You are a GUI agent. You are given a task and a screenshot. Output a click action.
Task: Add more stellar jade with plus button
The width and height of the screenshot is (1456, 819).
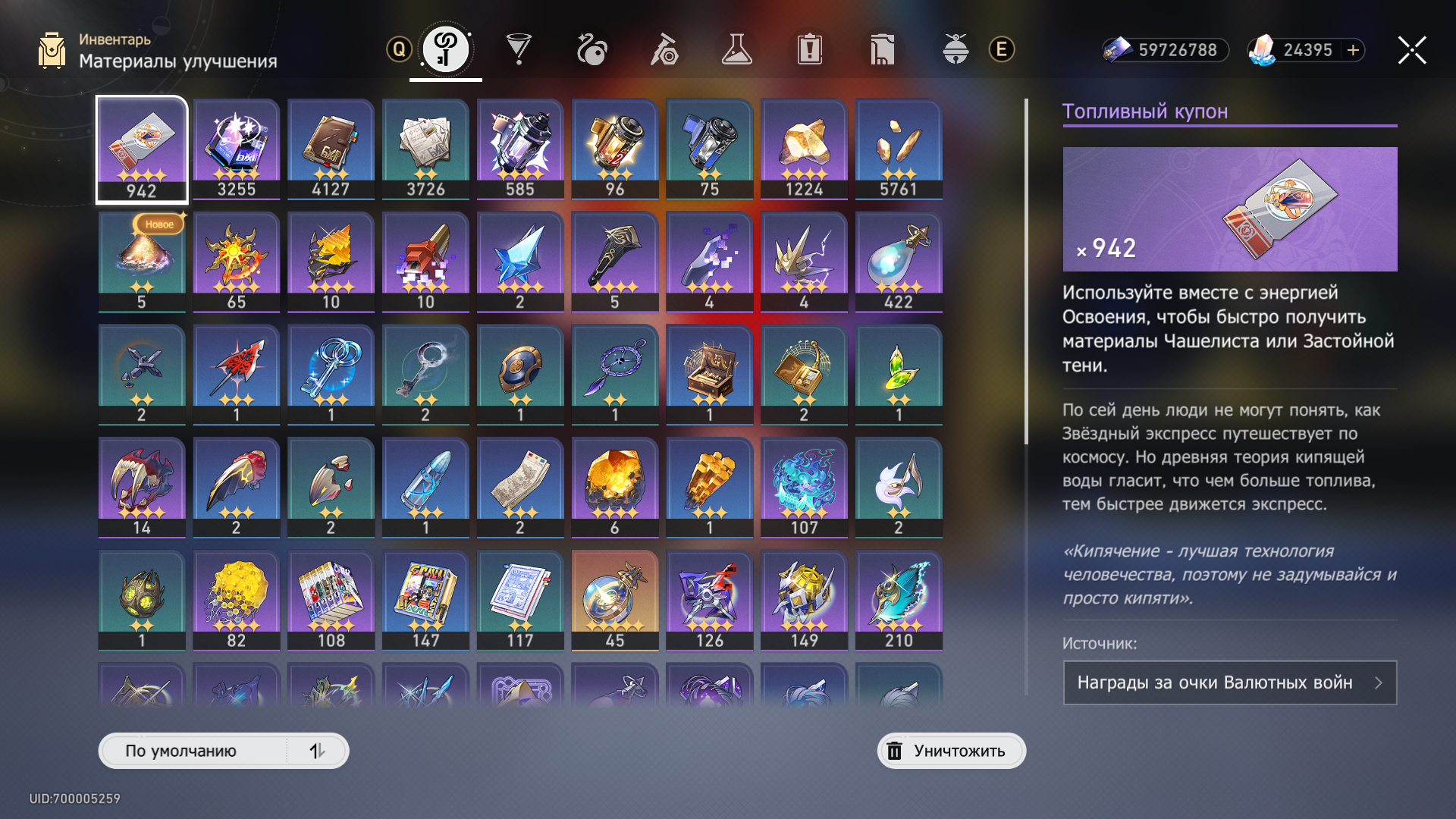(1354, 50)
